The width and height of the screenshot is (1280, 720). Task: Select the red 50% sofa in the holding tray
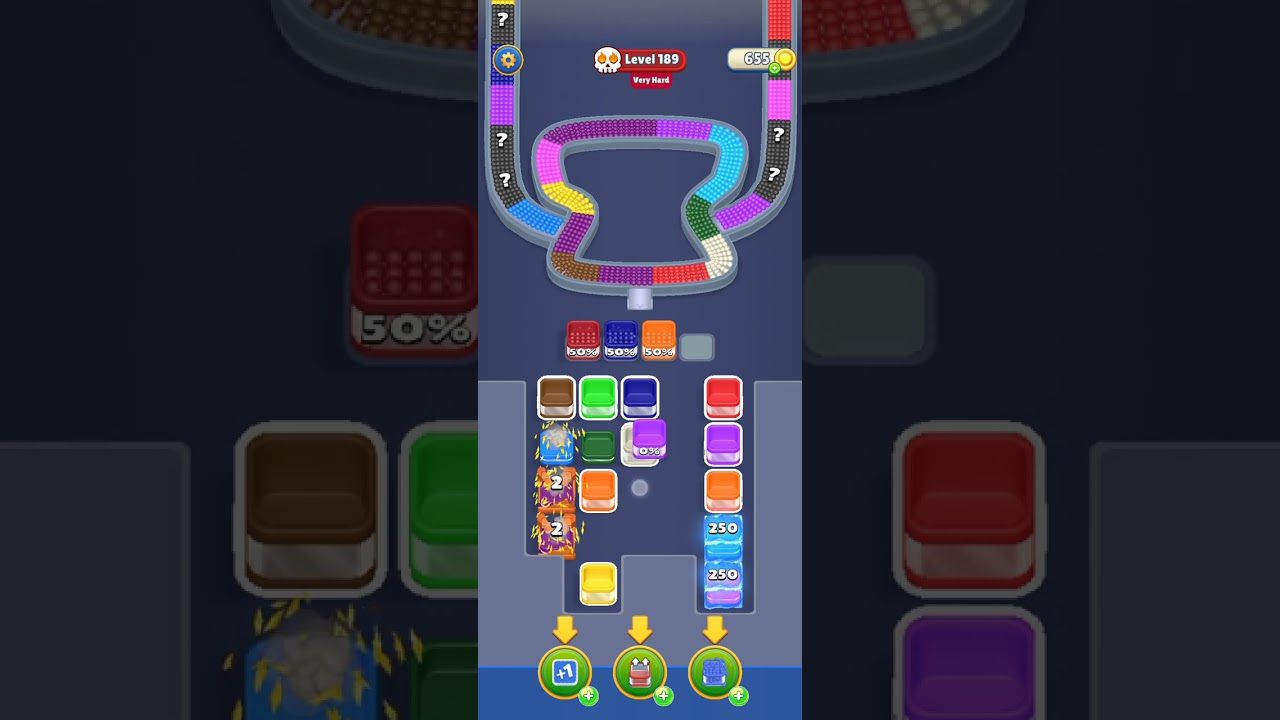point(581,339)
